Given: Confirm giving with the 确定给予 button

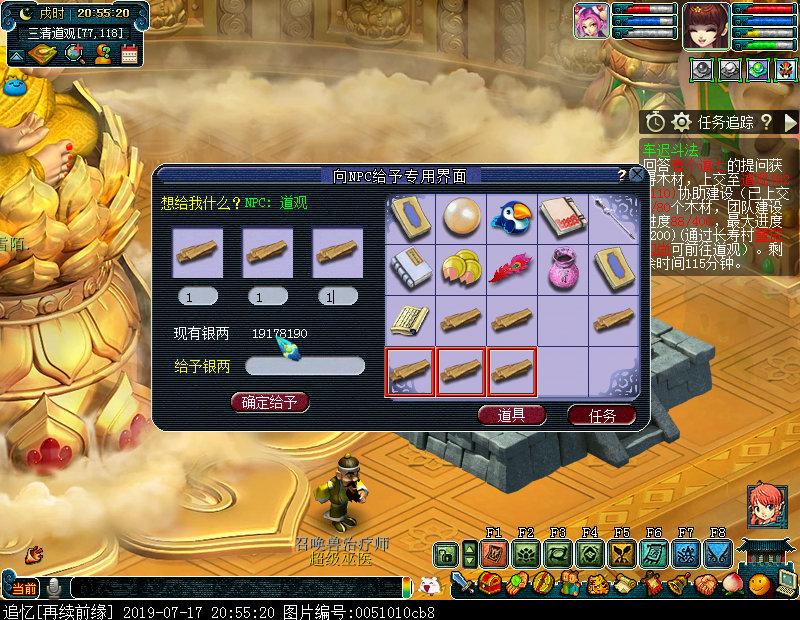Looking at the screenshot, I should pyautogui.click(x=270, y=402).
